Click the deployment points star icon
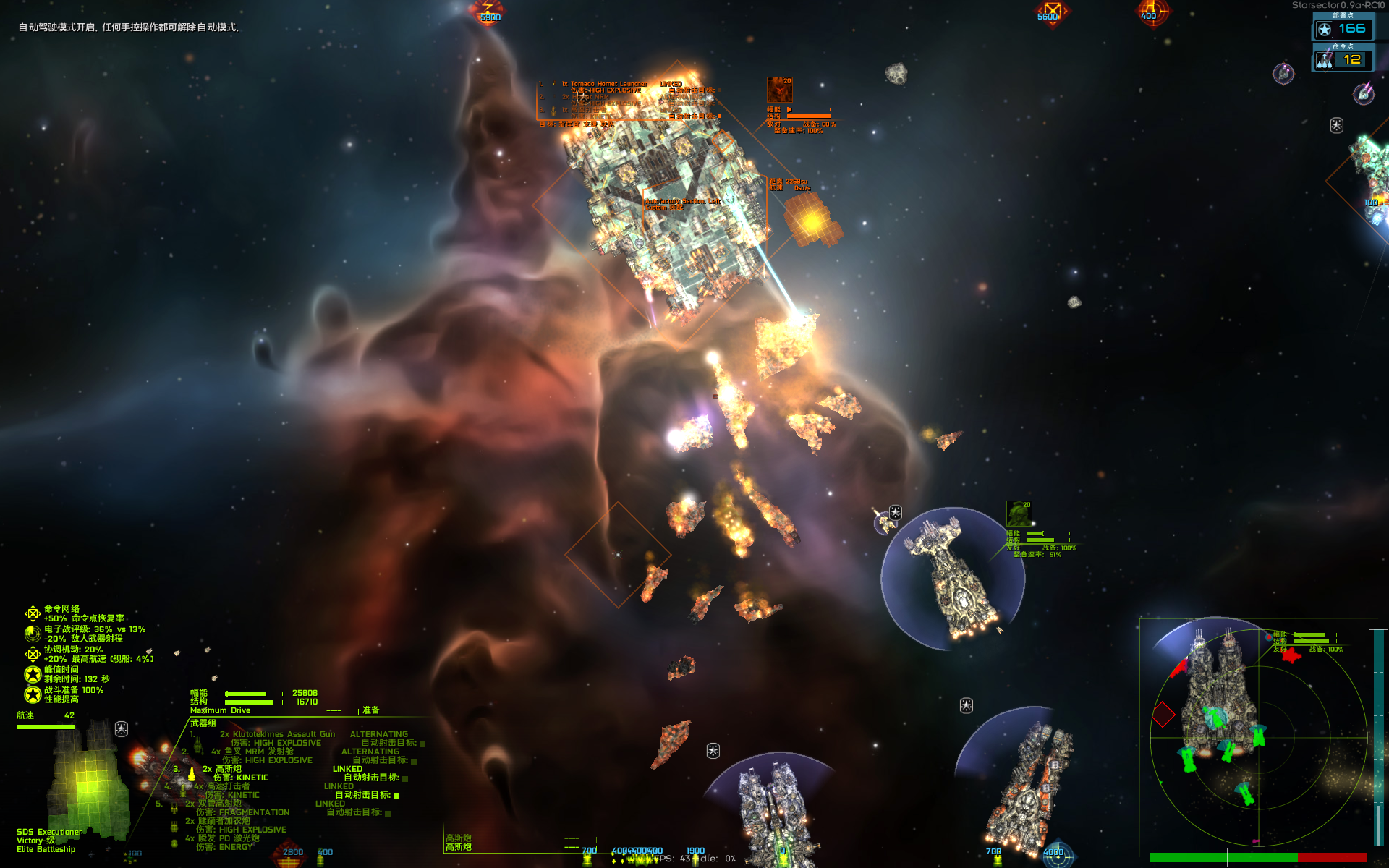1389x868 pixels. (x=1325, y=30)
